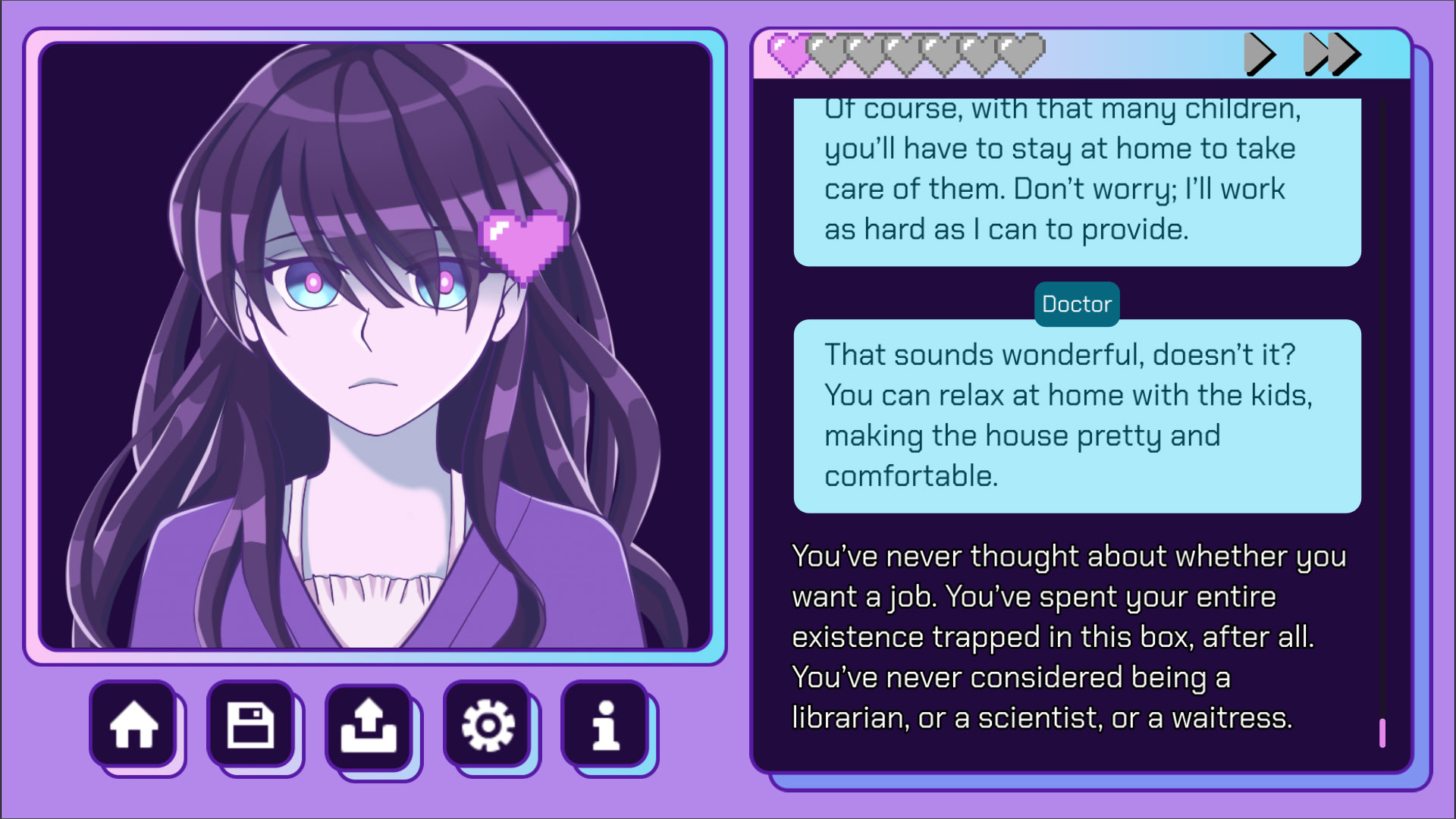
Task: Select the Save floppy disk icon
Action: click(x=253, y=726)
